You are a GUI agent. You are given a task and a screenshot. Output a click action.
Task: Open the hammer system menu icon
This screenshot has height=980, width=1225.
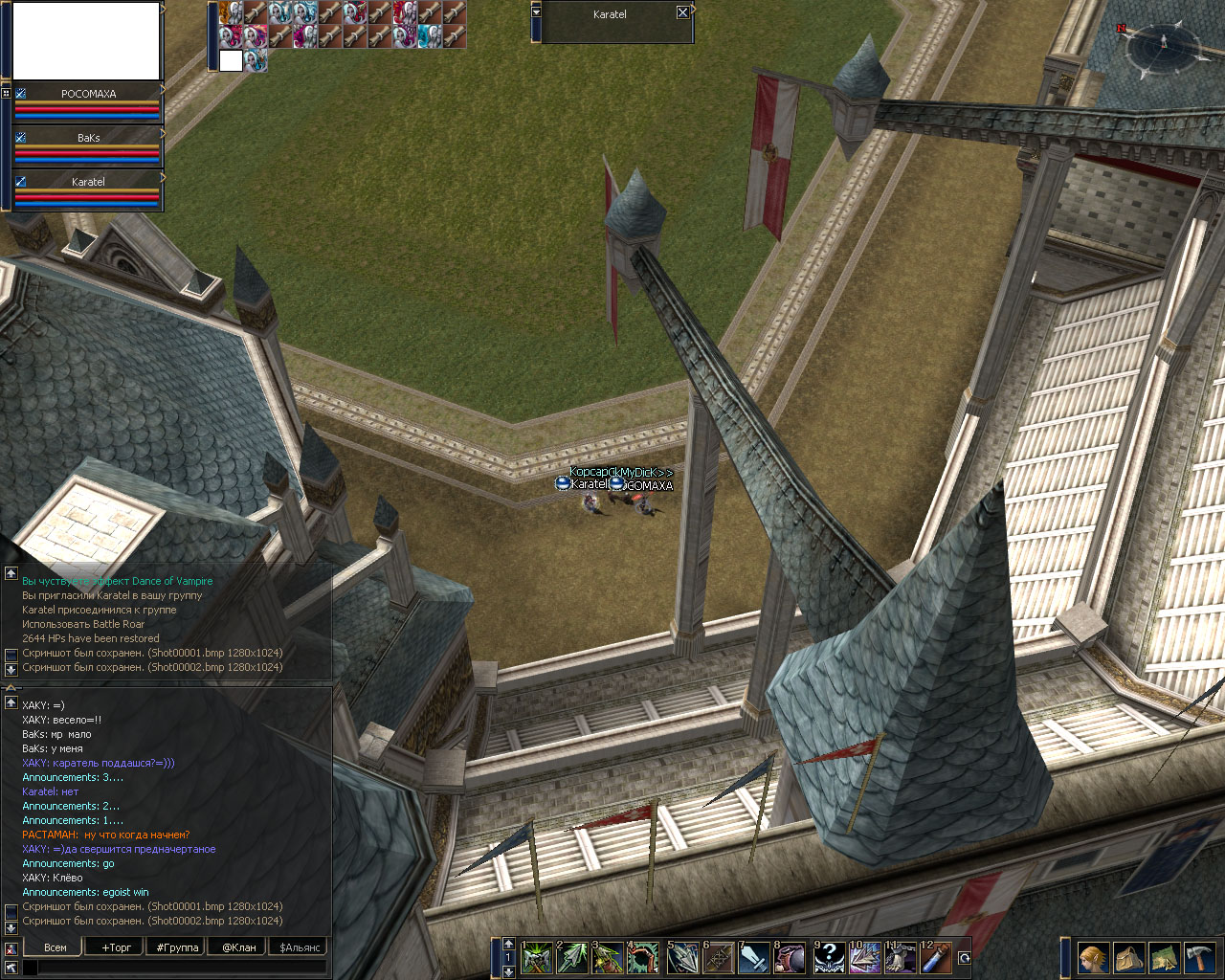[x=1200, y=957]
